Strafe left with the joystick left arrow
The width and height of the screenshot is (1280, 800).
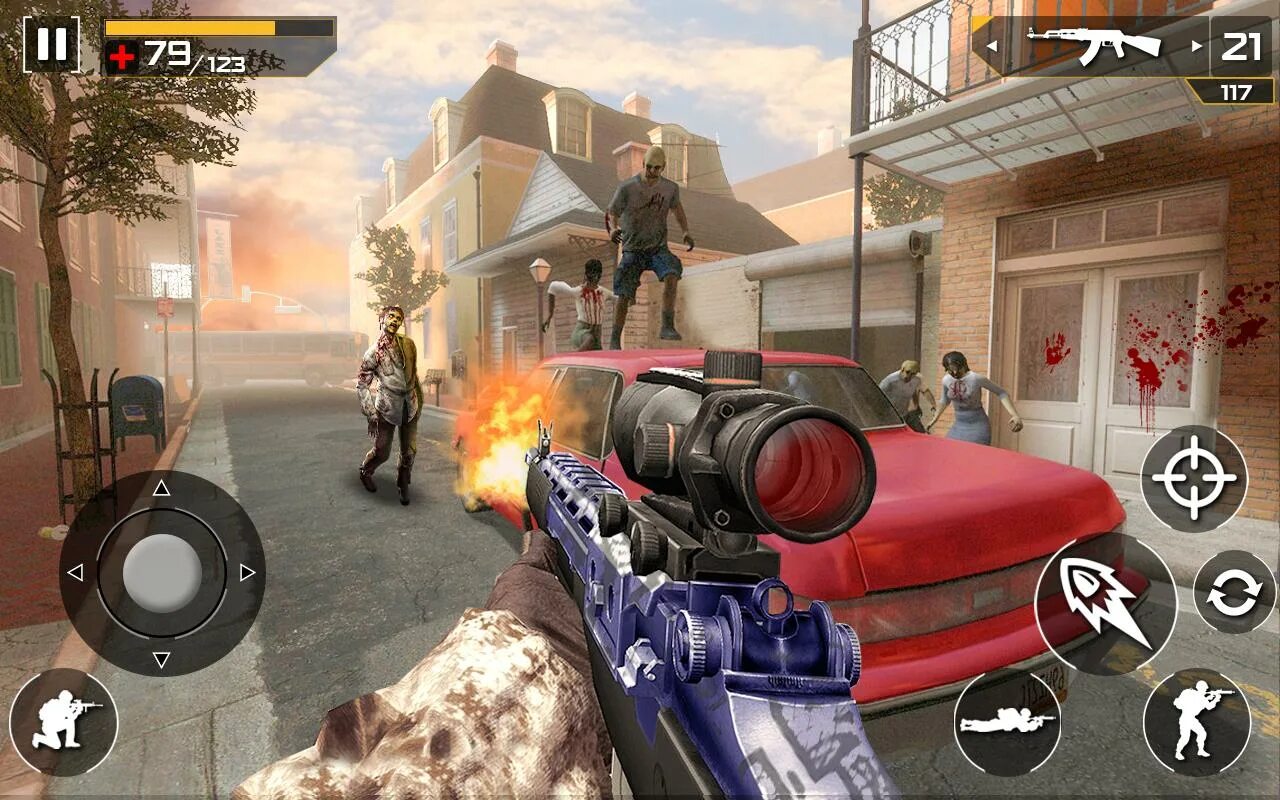tap(75, 573)
